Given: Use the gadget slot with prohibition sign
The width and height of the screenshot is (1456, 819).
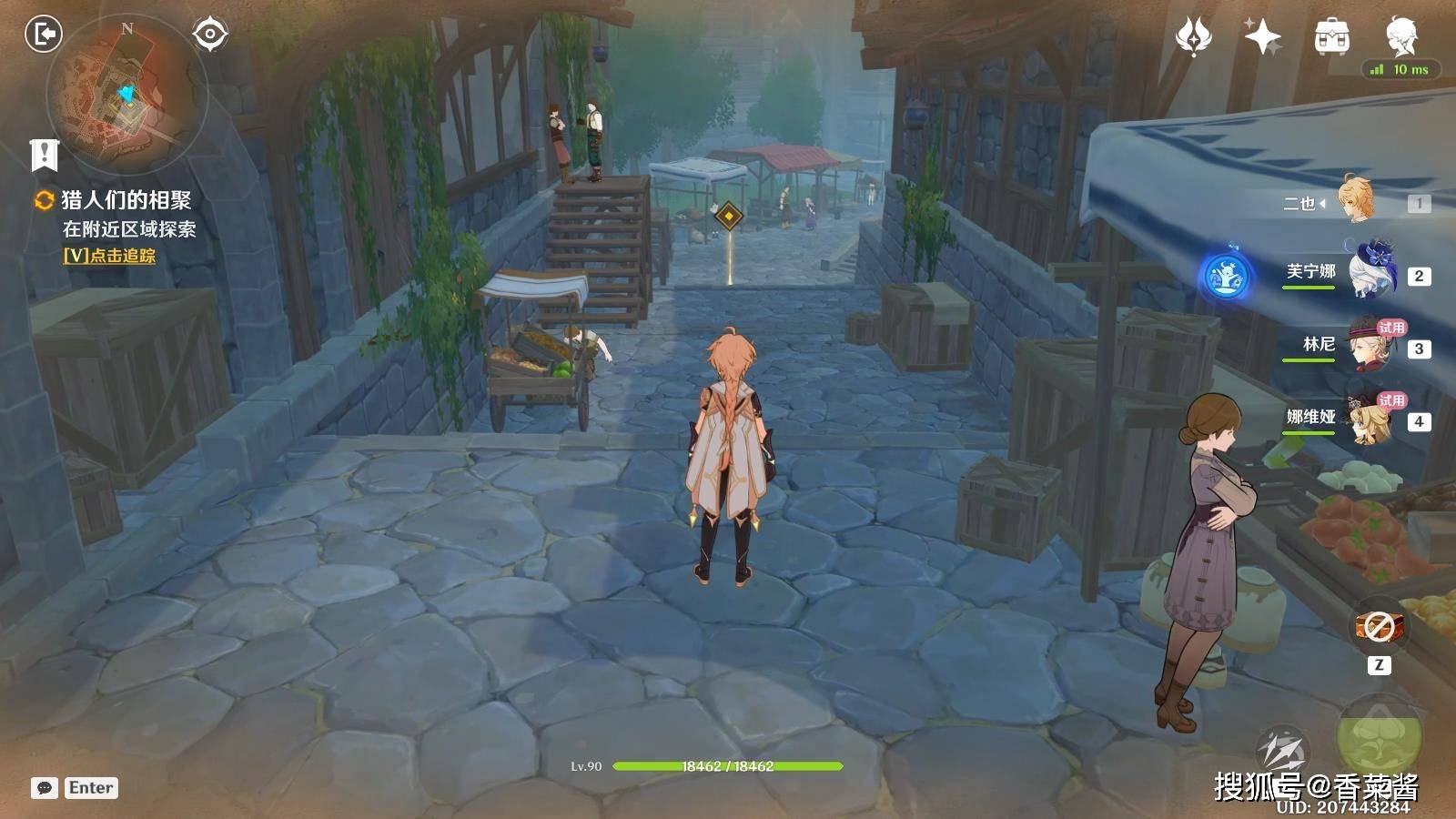Looking at the screenshot, I should pyautogui.click(x=1379, y=626).
